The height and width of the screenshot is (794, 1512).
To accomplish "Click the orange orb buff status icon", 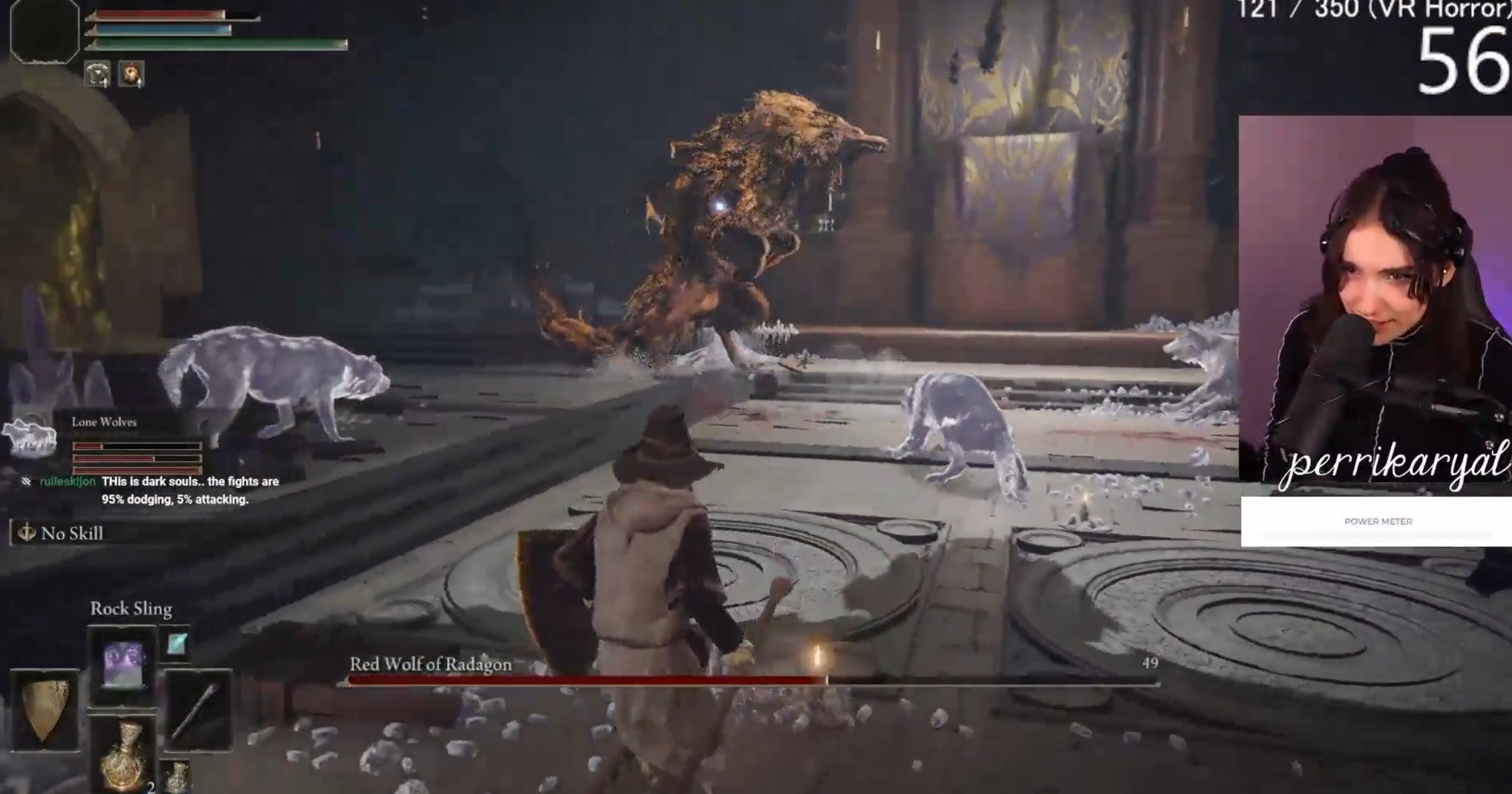I will [131, 75].
